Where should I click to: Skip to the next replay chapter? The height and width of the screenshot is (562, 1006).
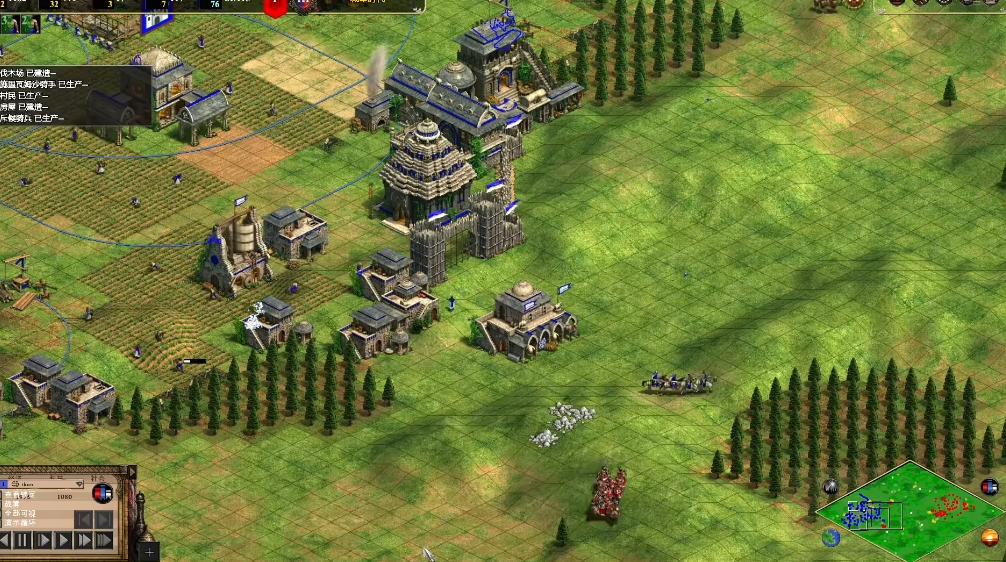104,519
